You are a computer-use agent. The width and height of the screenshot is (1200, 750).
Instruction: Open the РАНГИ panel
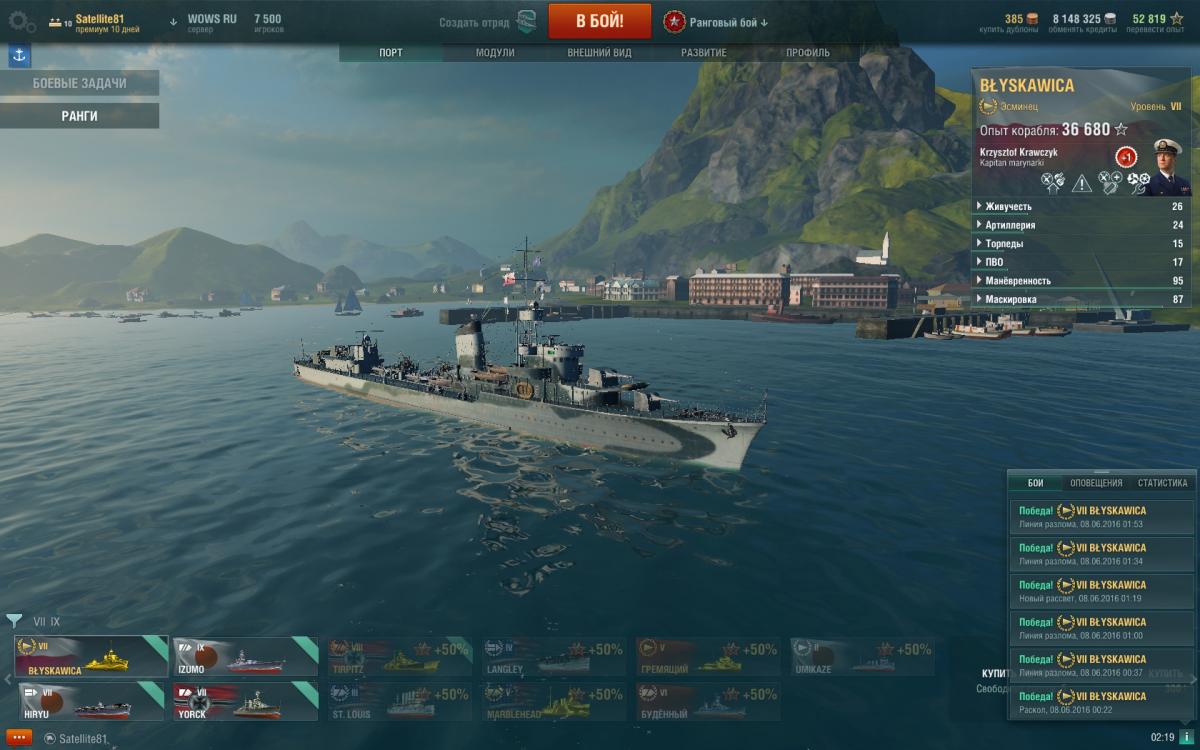[x=80, y=116]
